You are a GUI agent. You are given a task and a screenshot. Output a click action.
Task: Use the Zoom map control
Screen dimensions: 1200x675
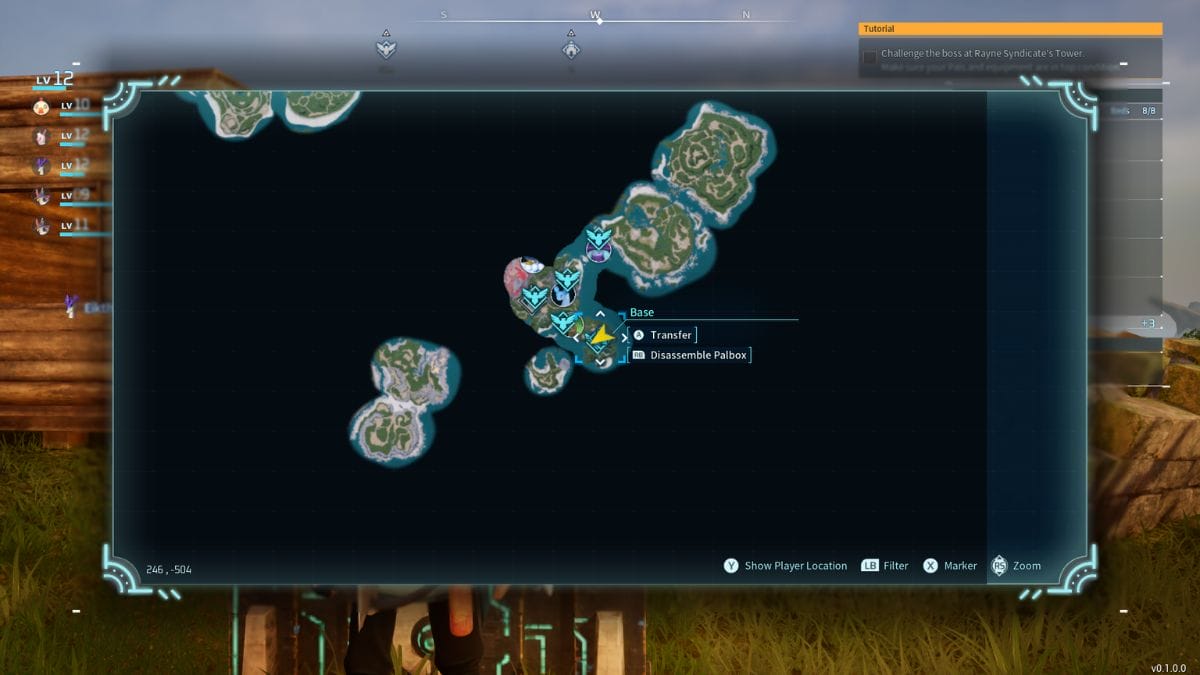(1016, 566)
